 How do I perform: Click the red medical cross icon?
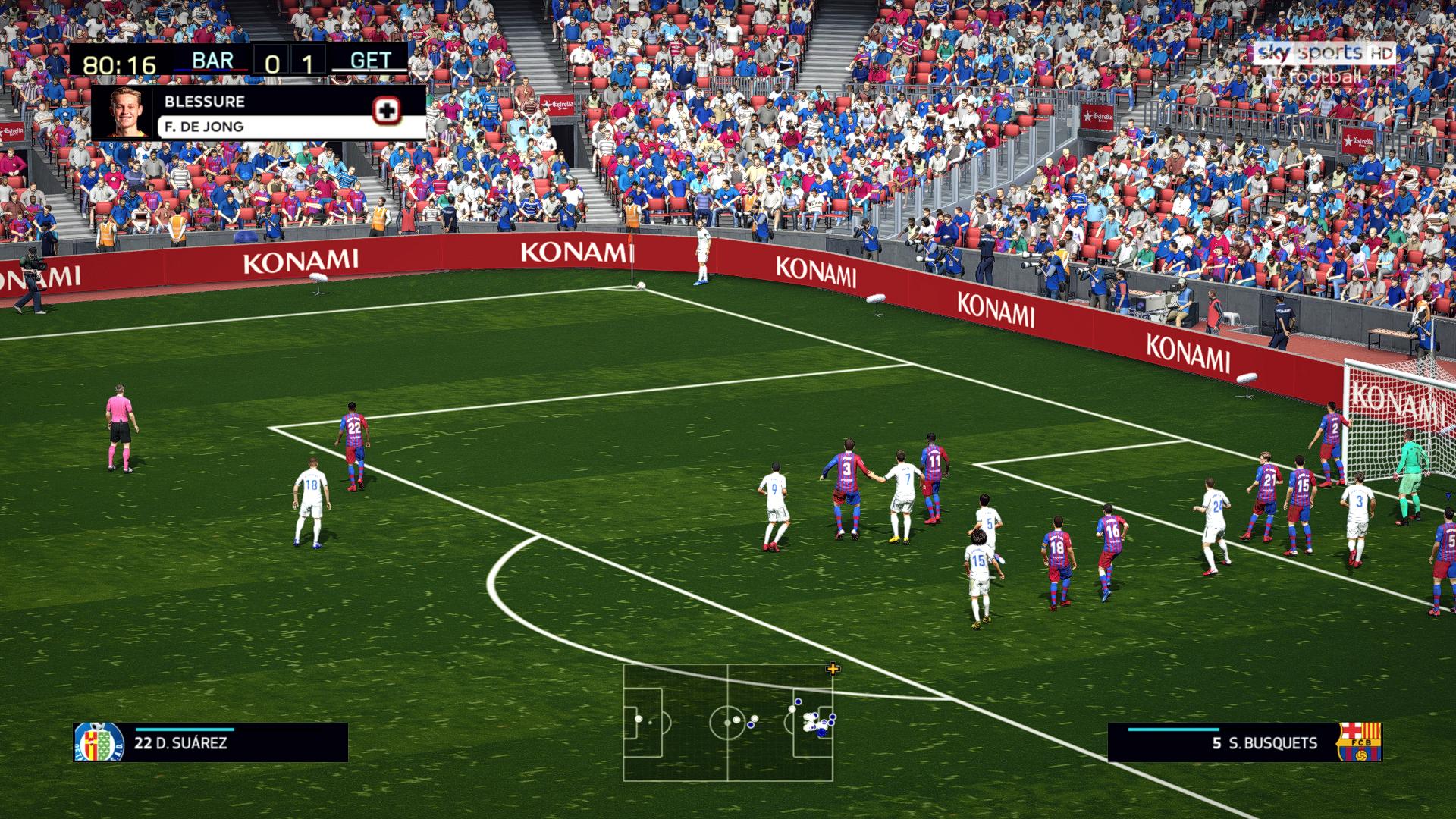(387, 111)
